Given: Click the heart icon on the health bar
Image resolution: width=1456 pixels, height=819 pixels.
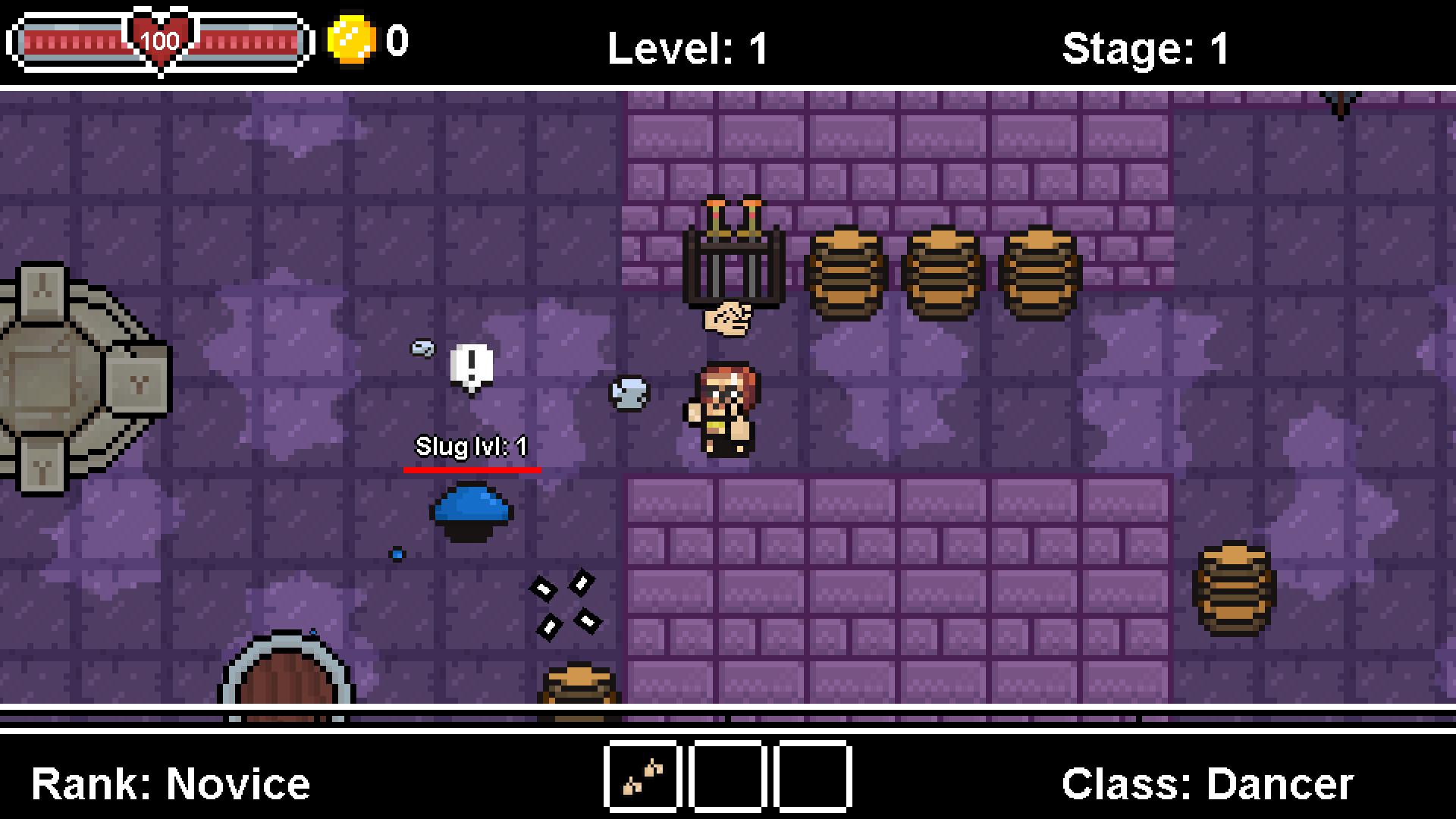Looking at the screenshot, I should 161,36.
